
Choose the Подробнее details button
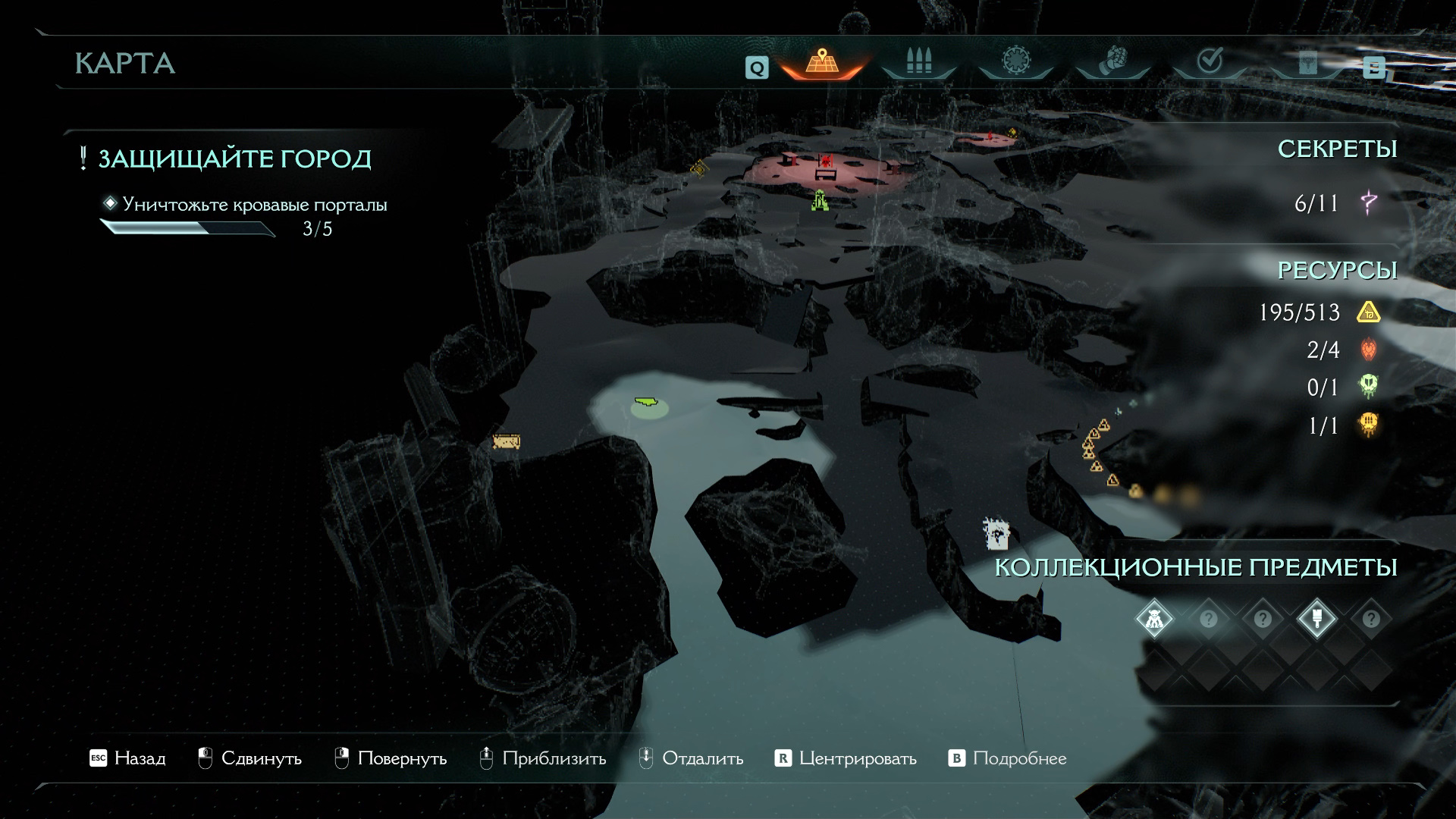click(x=1008, y=758)
